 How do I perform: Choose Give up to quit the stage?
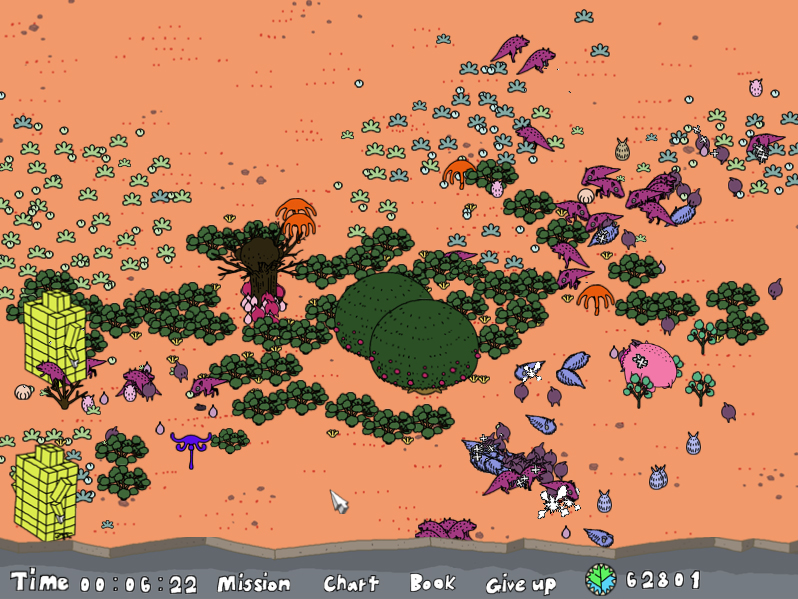[520, 584]
